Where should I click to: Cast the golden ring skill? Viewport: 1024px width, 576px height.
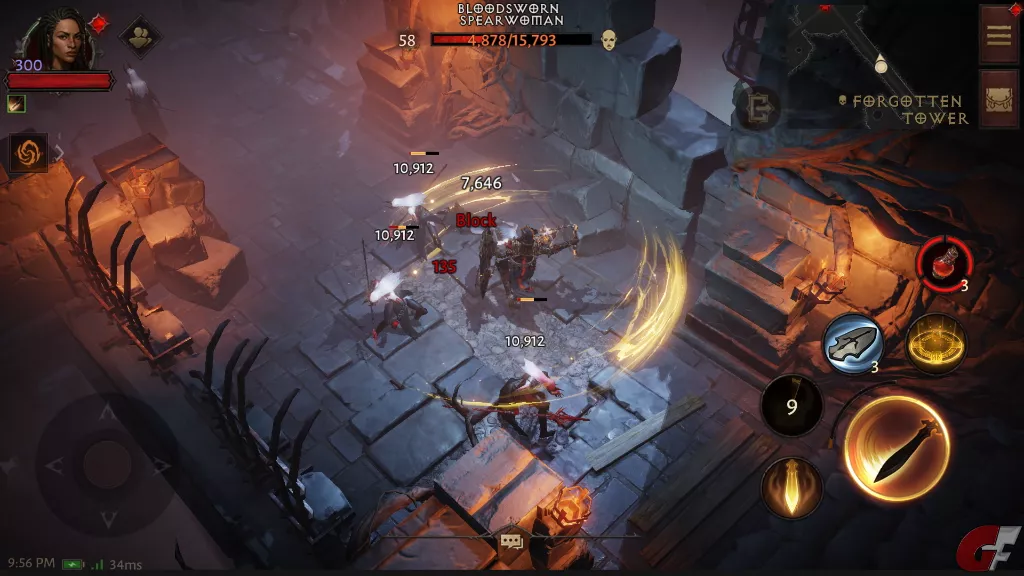(x=935, y=345)
